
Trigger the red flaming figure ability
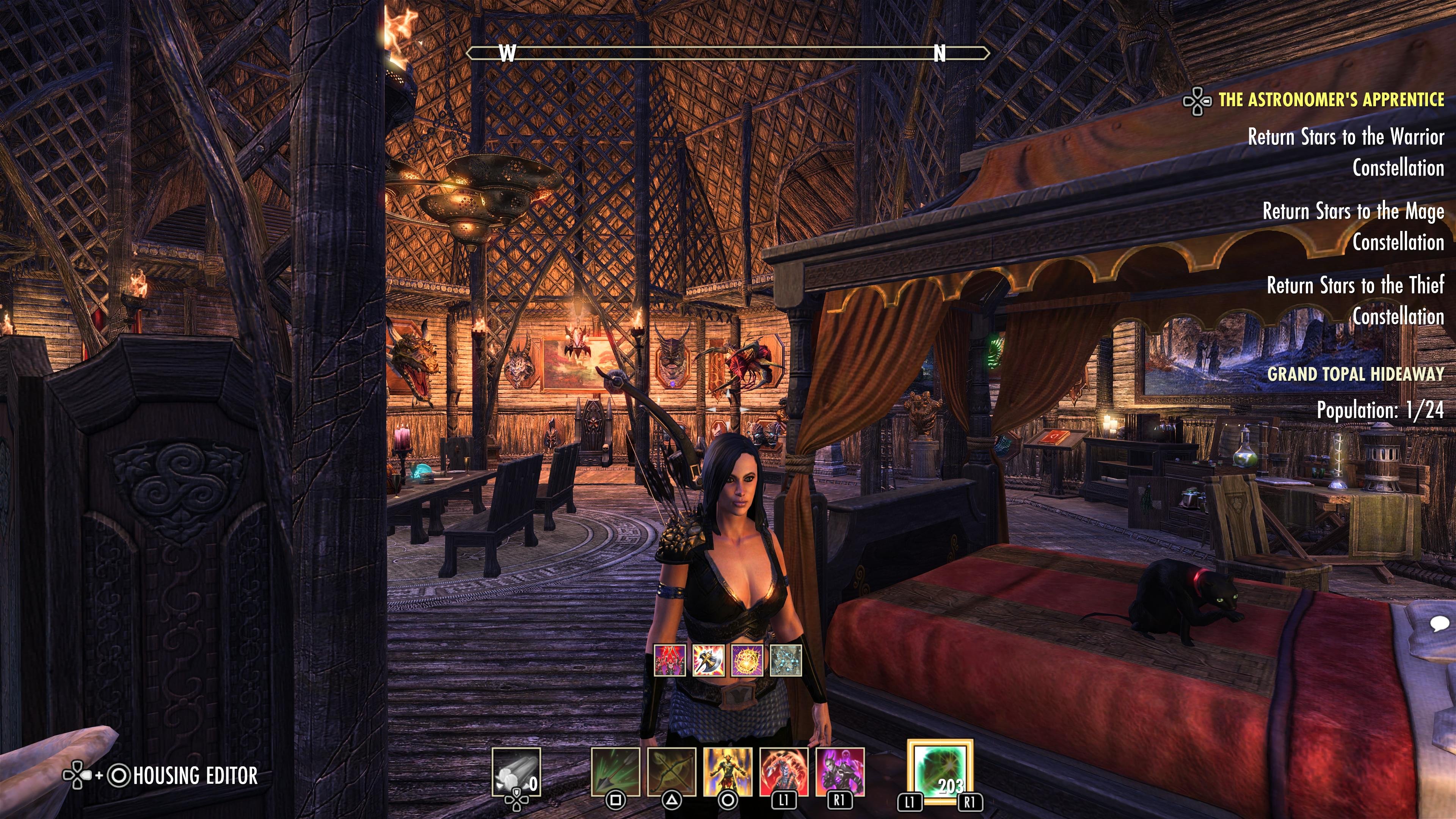click(784, 772)
